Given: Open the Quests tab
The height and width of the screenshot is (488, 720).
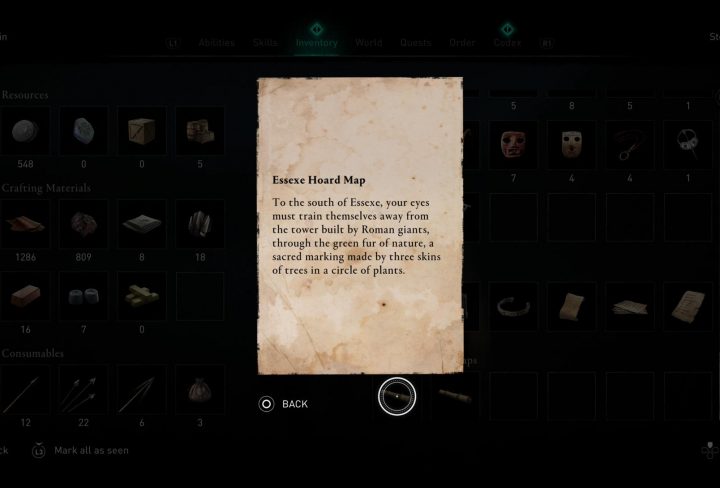Looking at the screenshot, I should [x=415, y=43].
